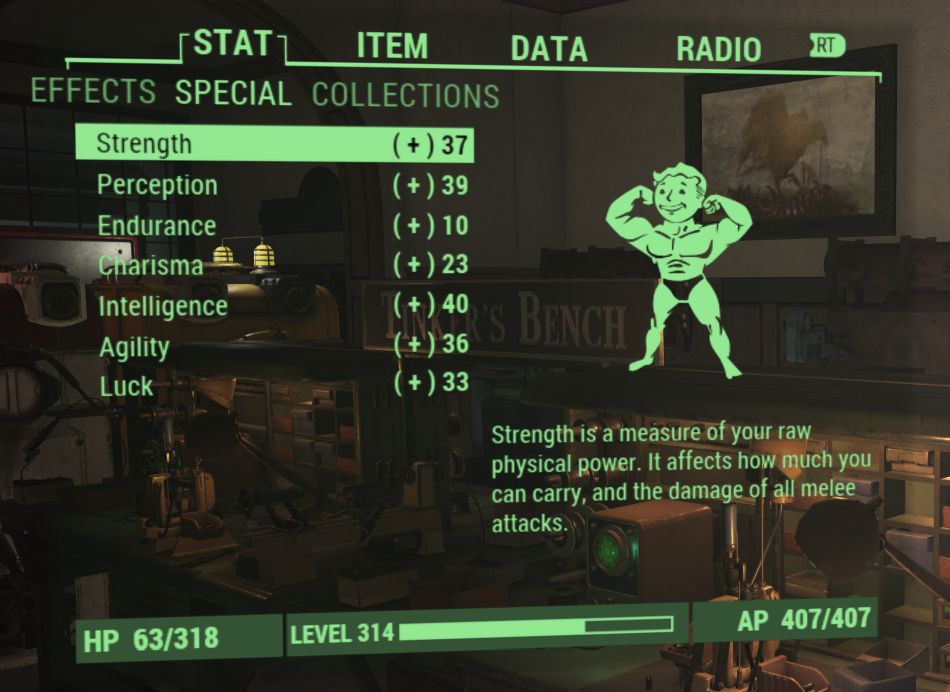Select the Luck stat row

tap(274, 385)
